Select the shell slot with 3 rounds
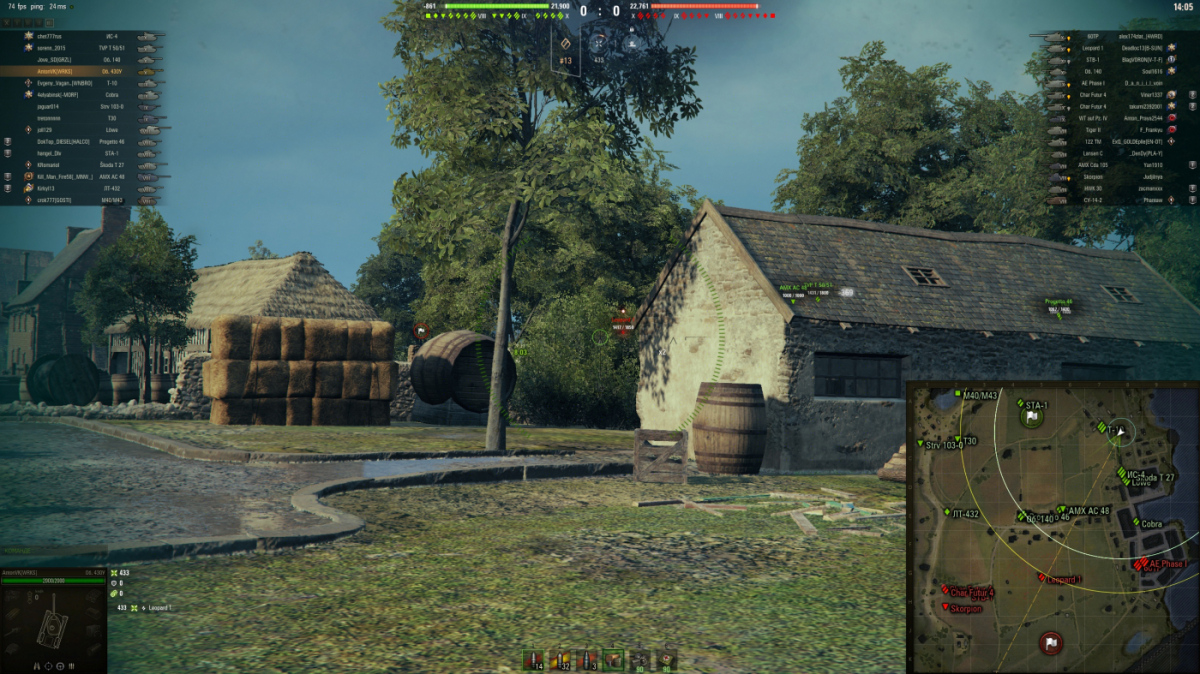 tap(588, 660)
